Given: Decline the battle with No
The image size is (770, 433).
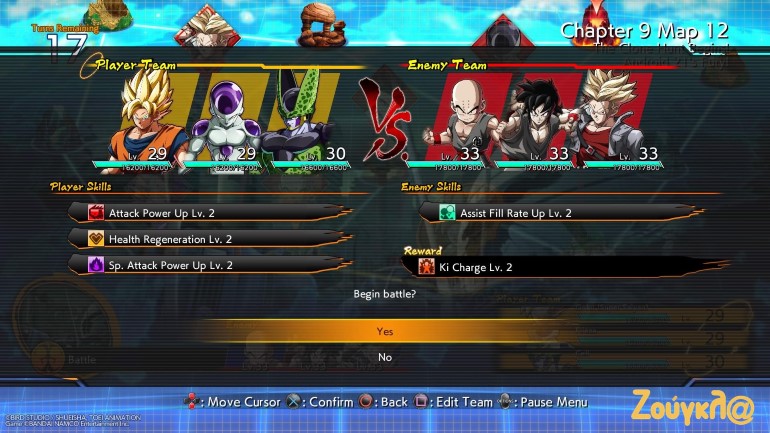Looking at the screenshot, I should (385, 357).
